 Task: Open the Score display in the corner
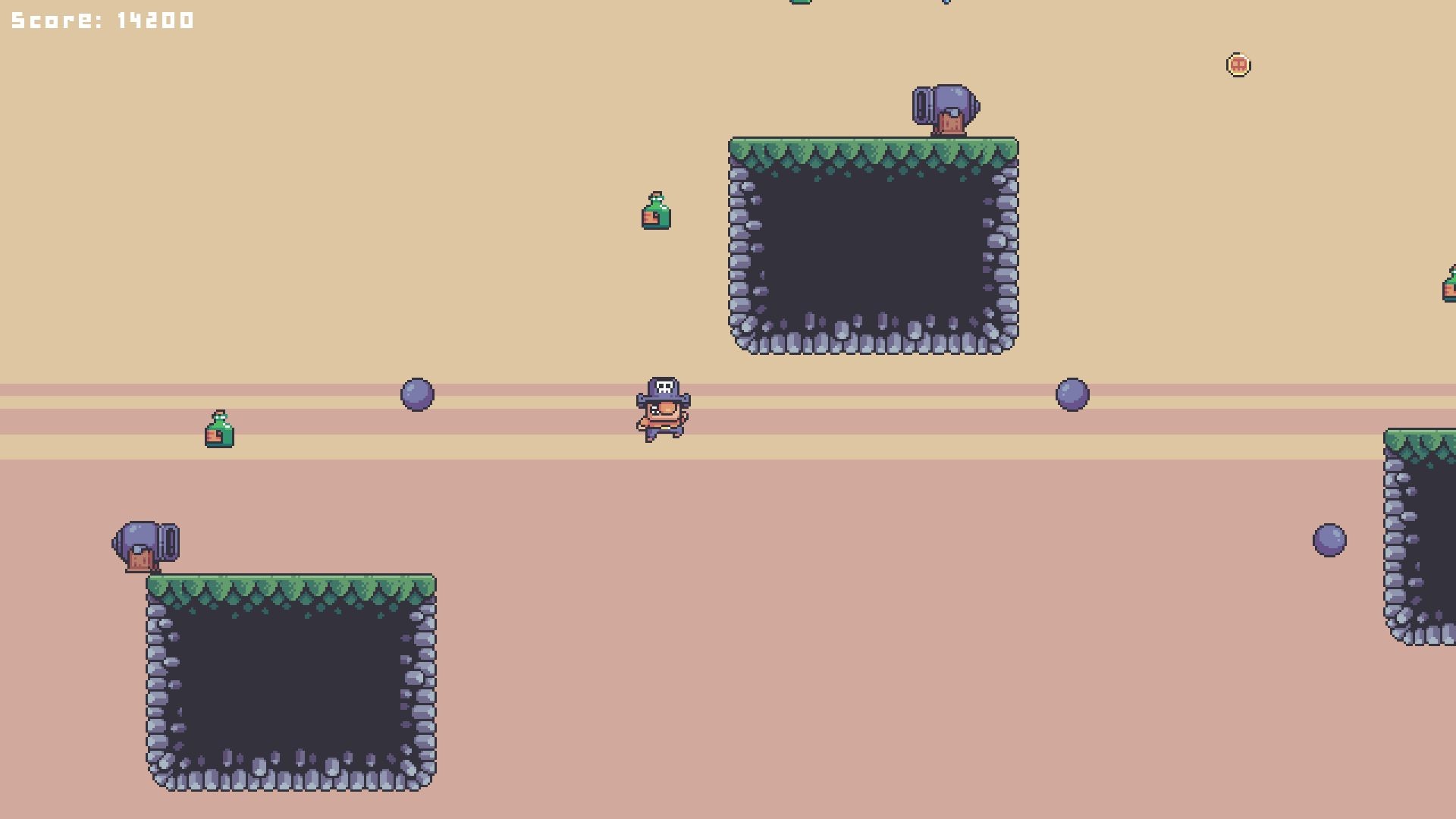[99, 20]
